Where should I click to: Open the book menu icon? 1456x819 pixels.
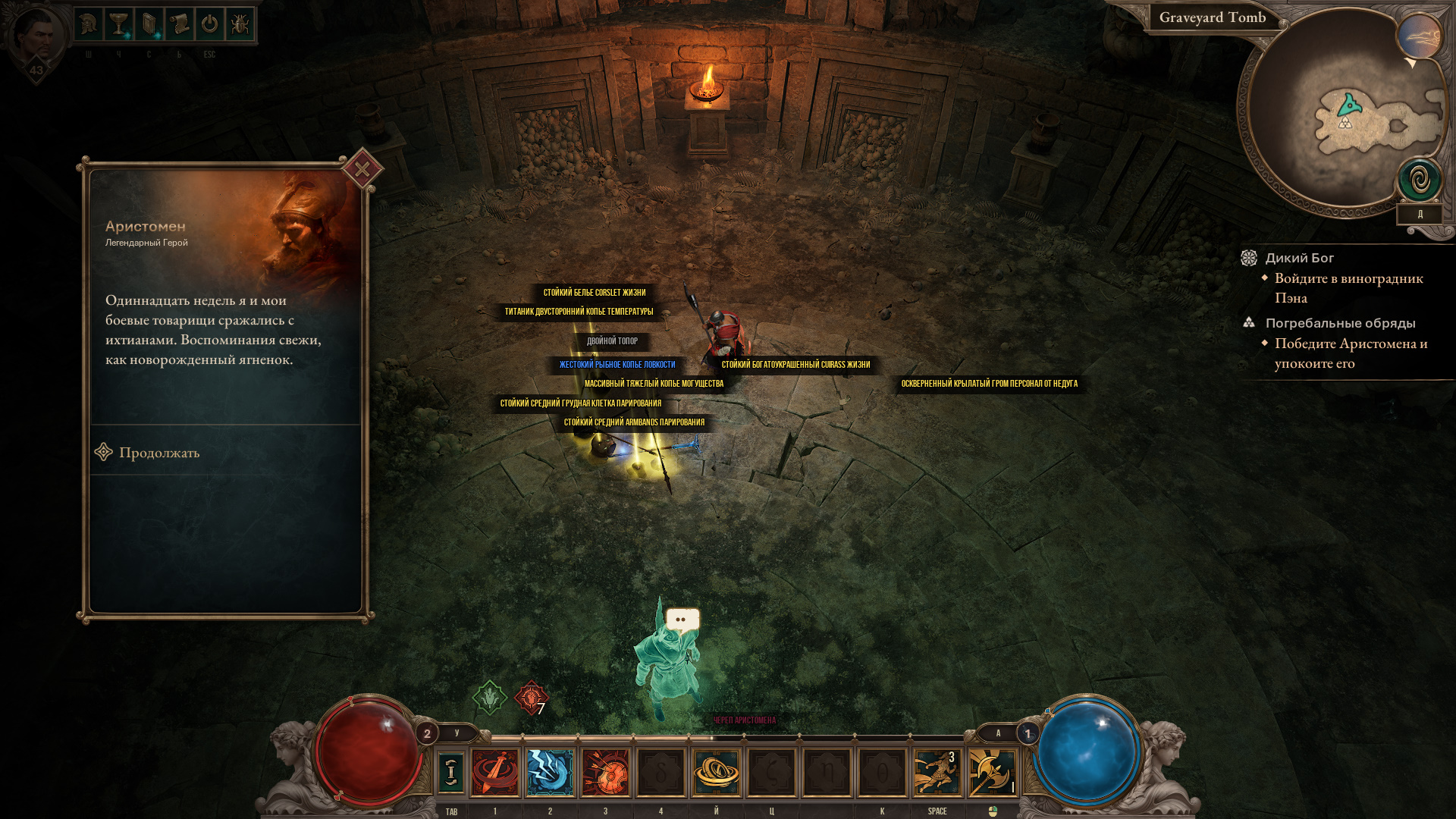(x=149, y=25)
